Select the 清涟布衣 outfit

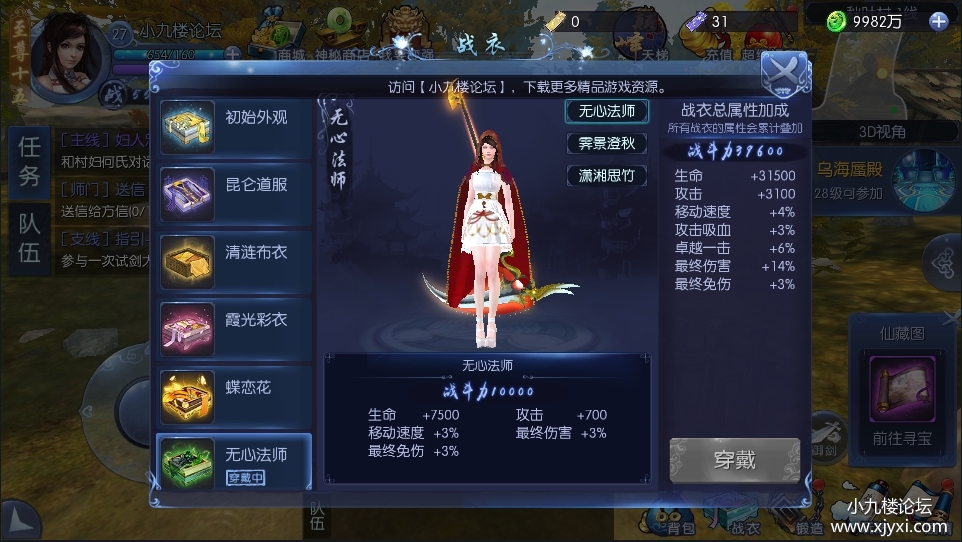pyautogui.click(x=234, y=255)
